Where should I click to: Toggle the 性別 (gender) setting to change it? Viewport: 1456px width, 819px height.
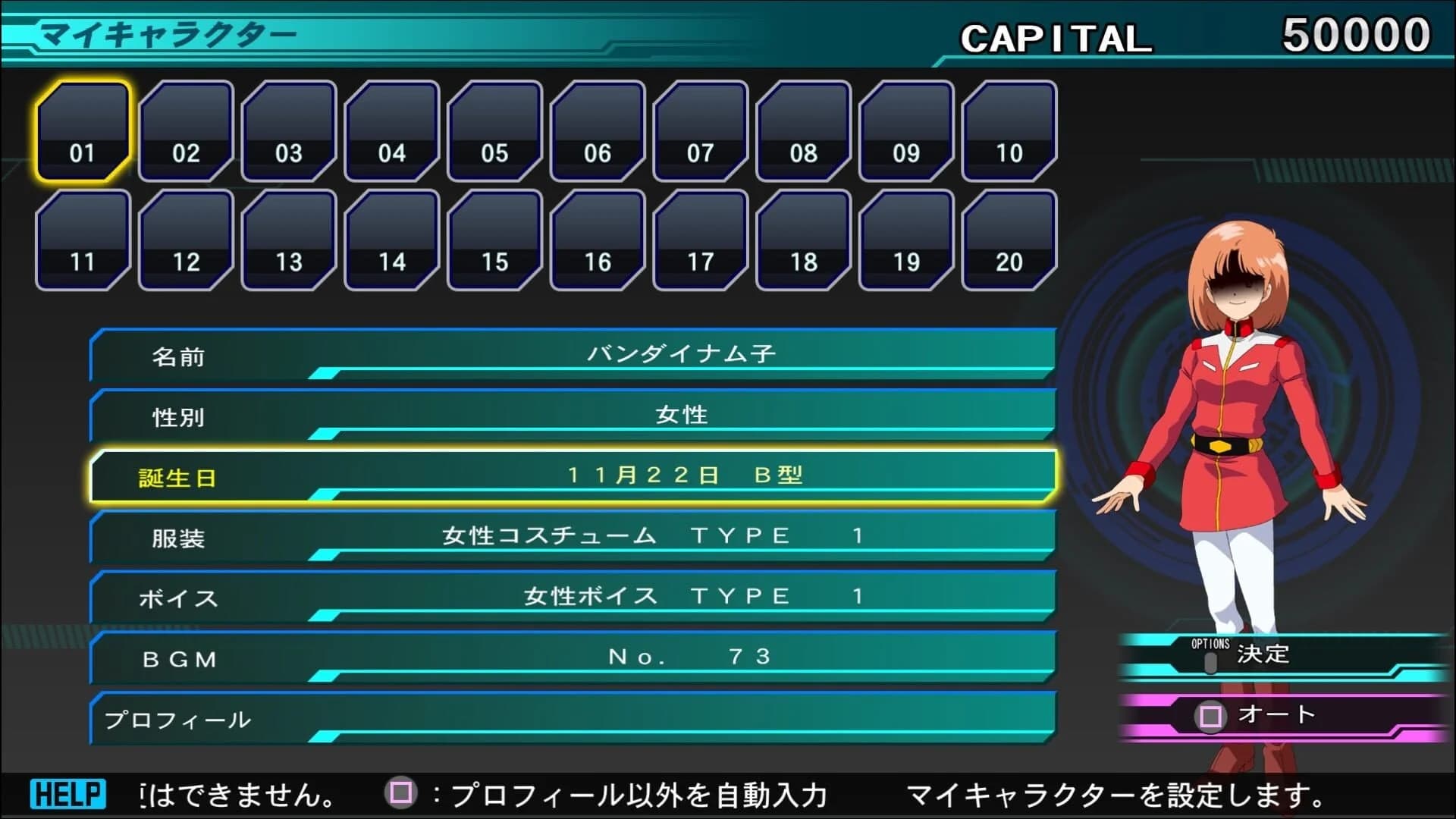[x=573, y=415]
